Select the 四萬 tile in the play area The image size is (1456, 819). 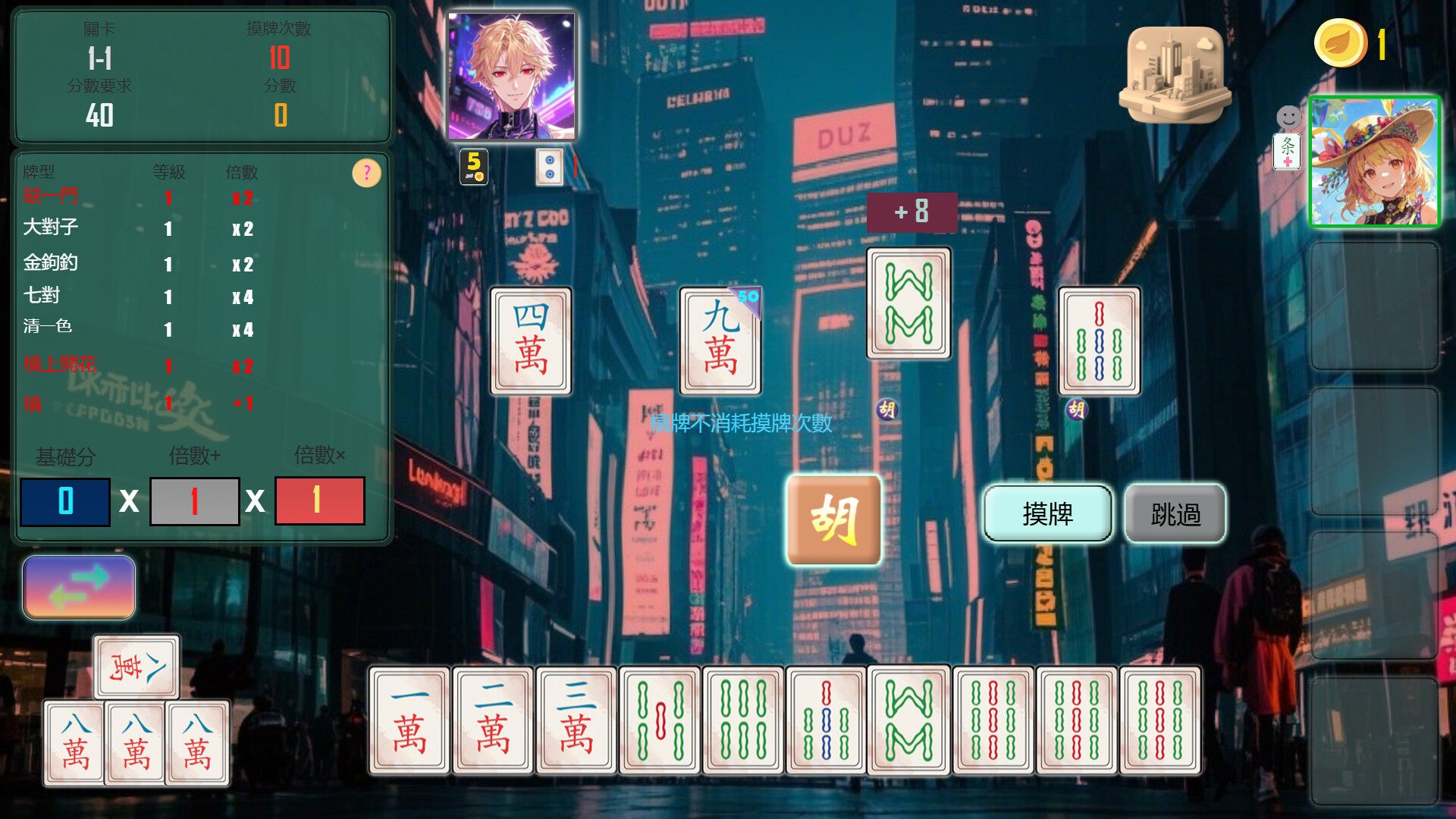[531, 341]
